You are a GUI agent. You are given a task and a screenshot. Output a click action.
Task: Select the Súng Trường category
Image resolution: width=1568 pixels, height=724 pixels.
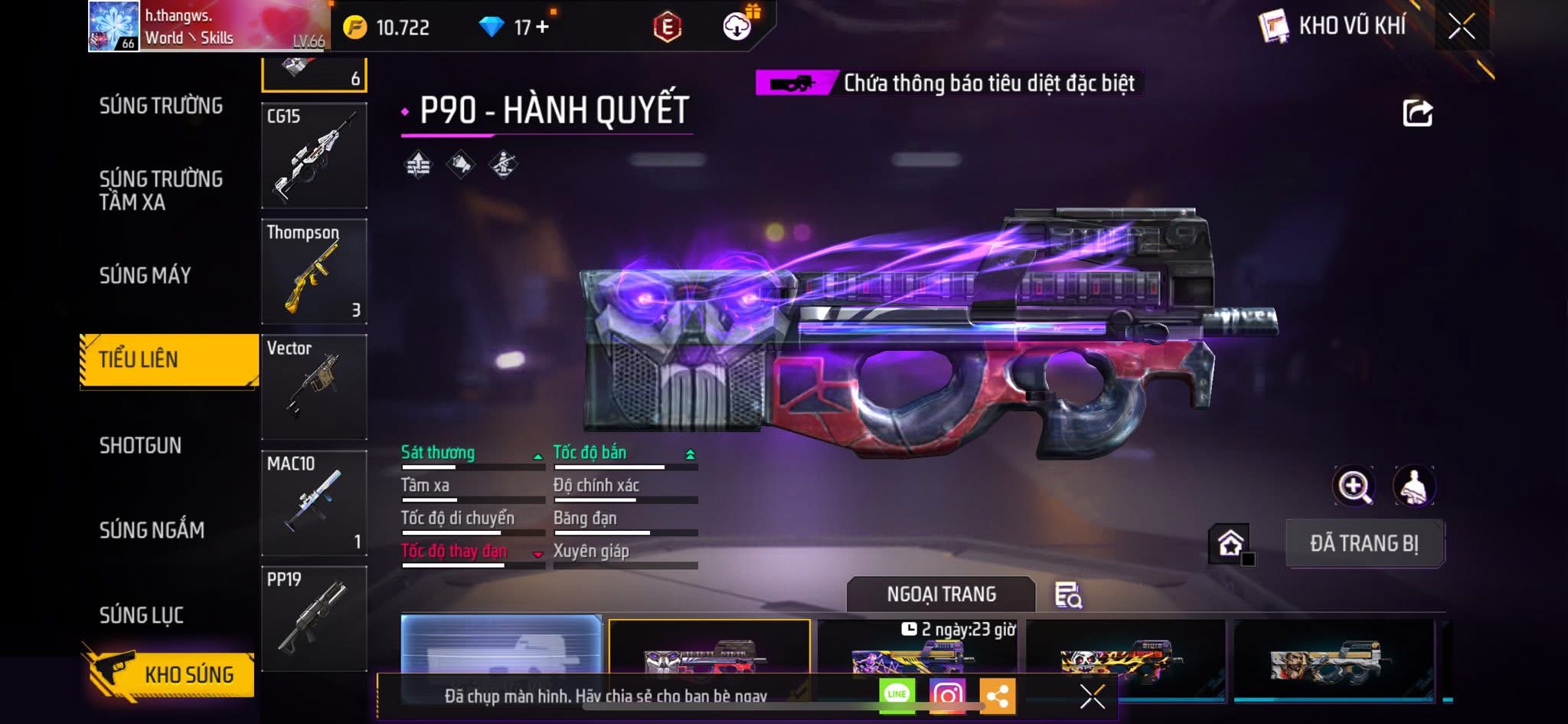click(161, 106)
